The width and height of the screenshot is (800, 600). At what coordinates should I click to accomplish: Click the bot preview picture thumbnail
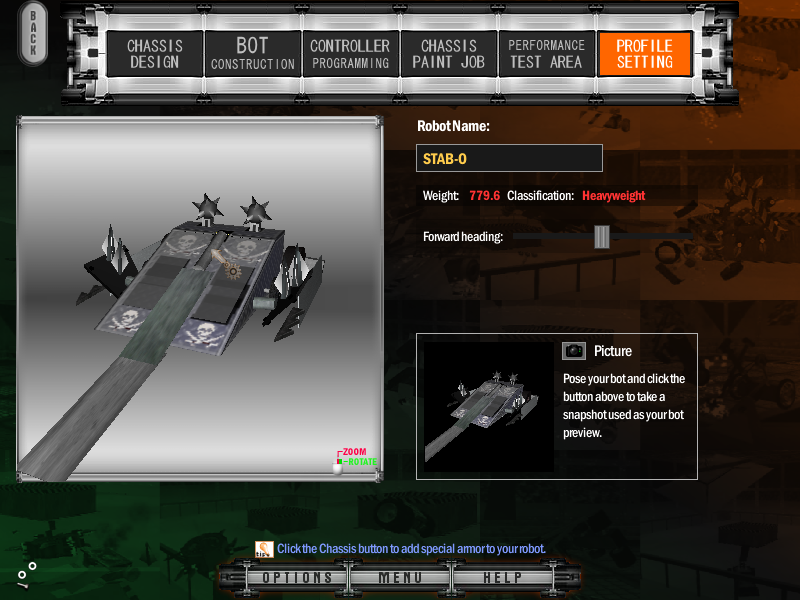[488, 406]
